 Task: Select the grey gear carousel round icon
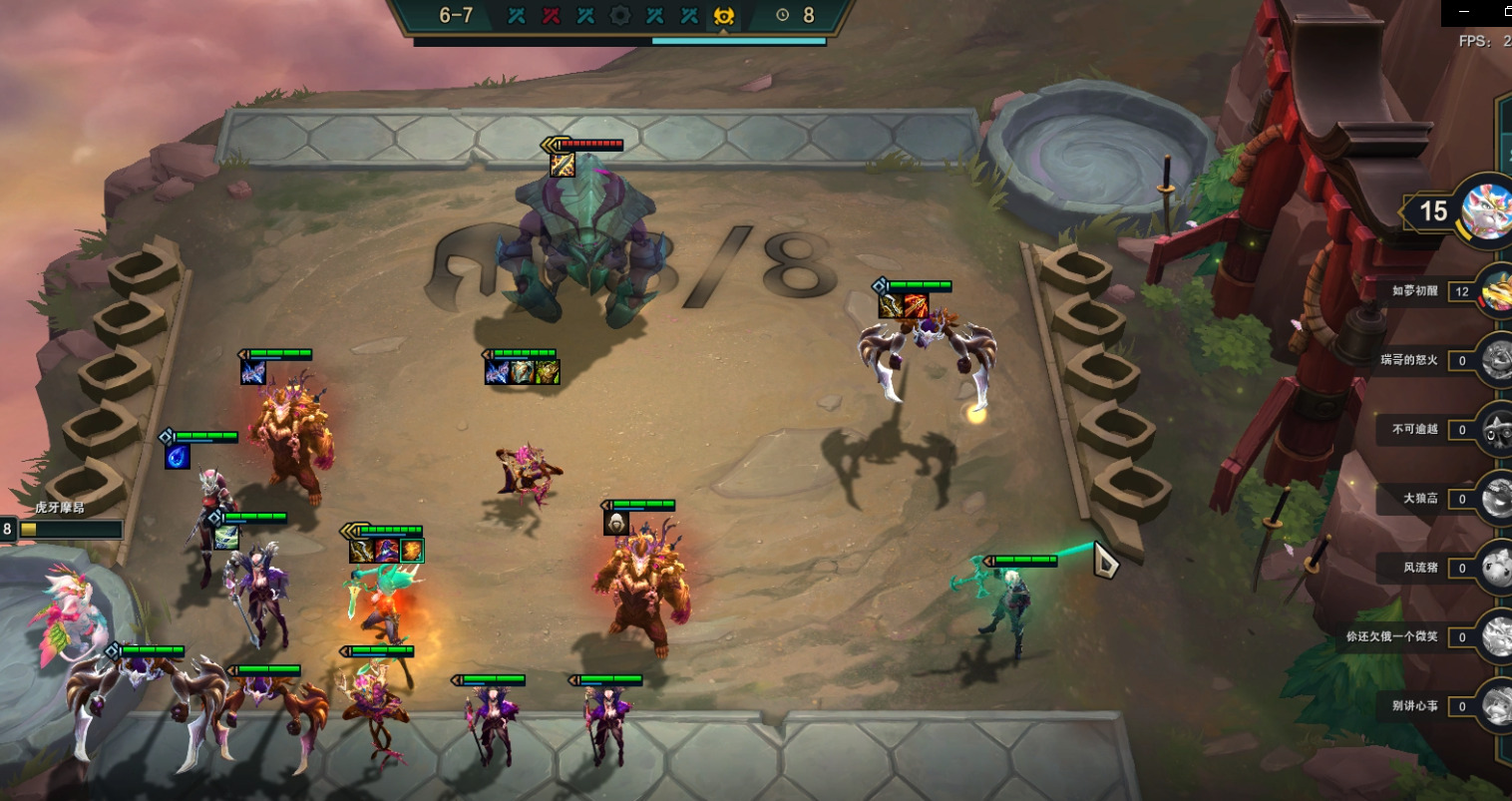coord(619,16)
